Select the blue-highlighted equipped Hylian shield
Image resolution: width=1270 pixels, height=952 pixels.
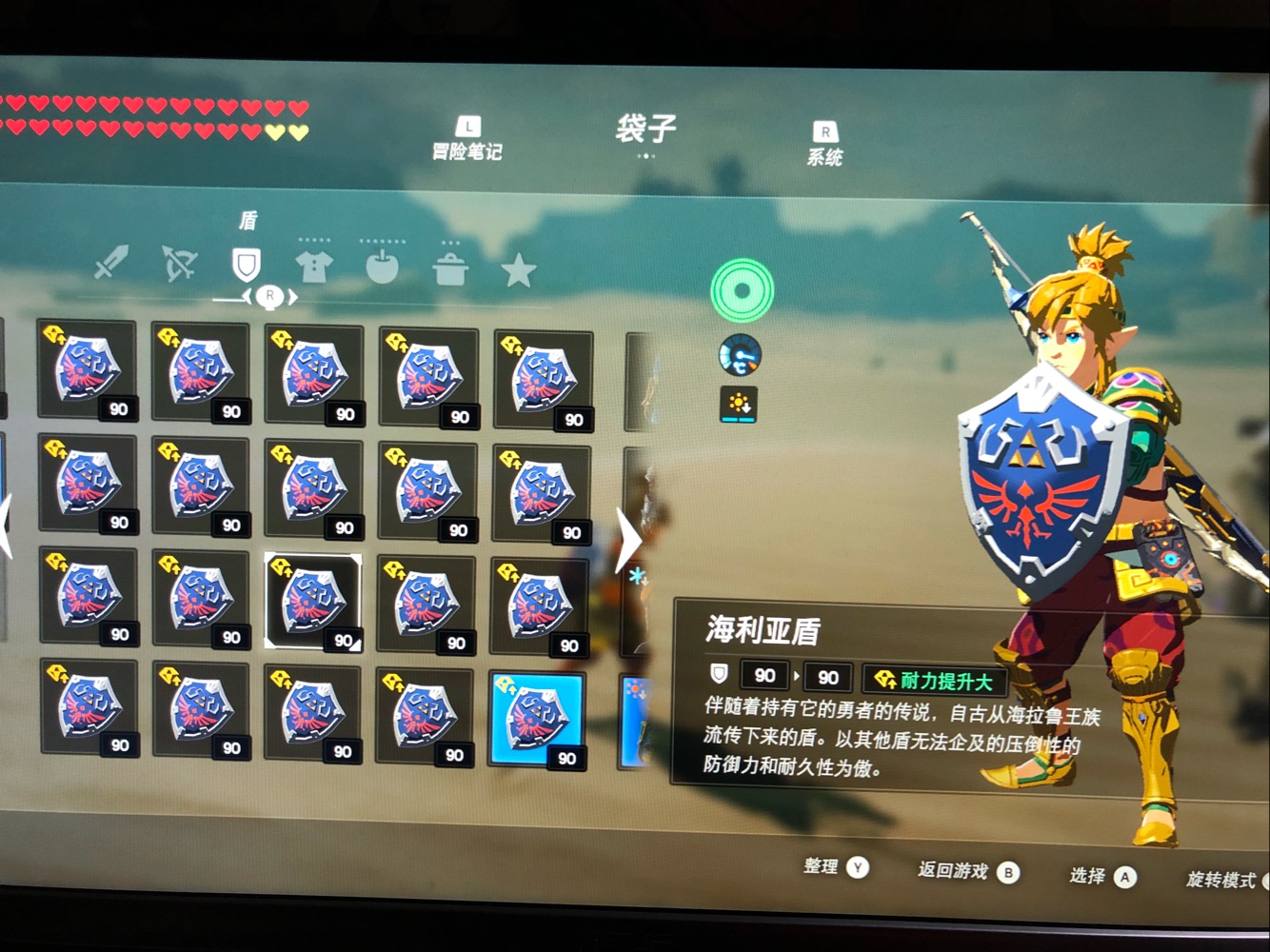[x=537, y=719]
